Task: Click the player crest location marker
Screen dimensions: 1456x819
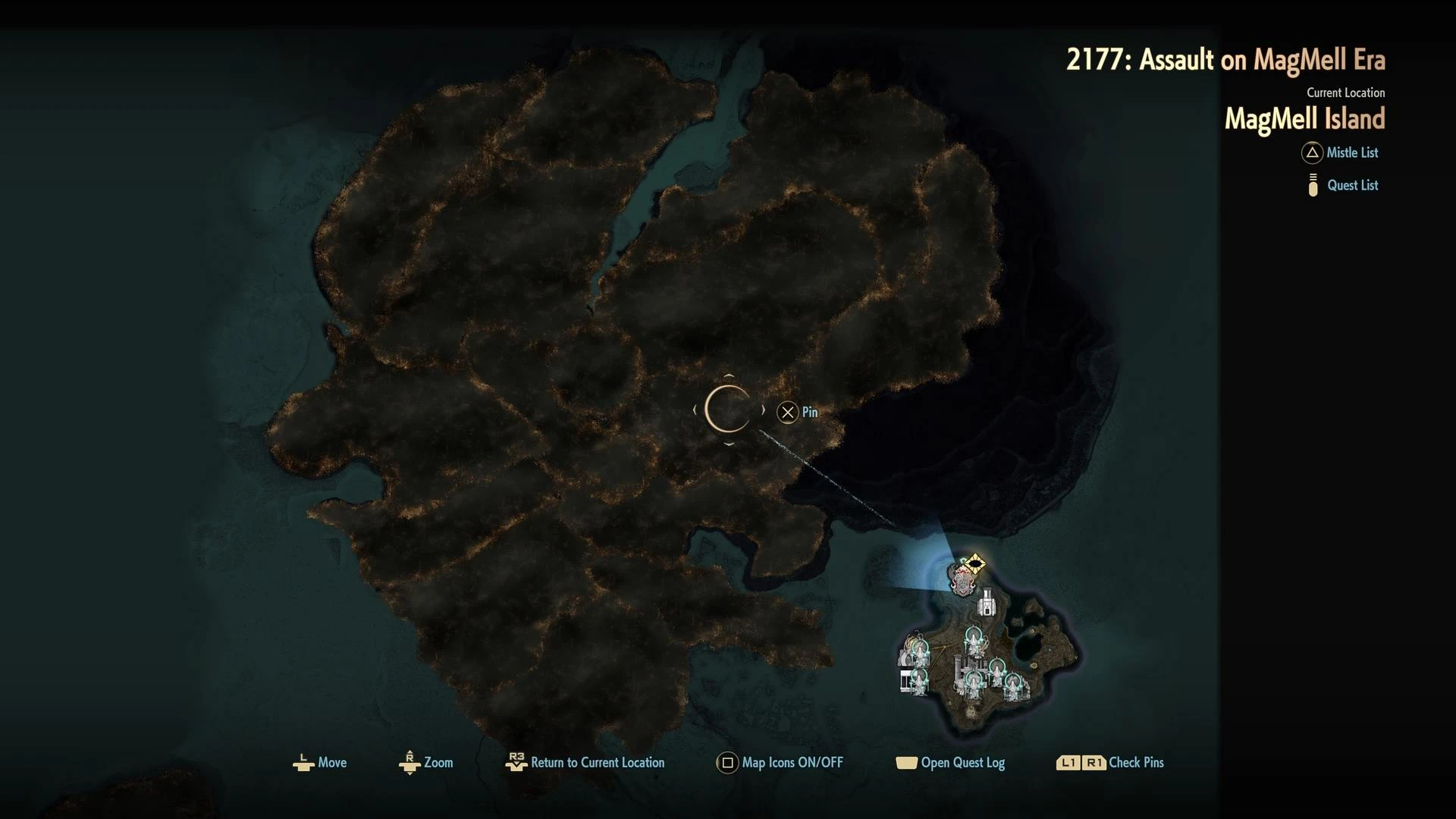Action: click(x=962, y=582)
